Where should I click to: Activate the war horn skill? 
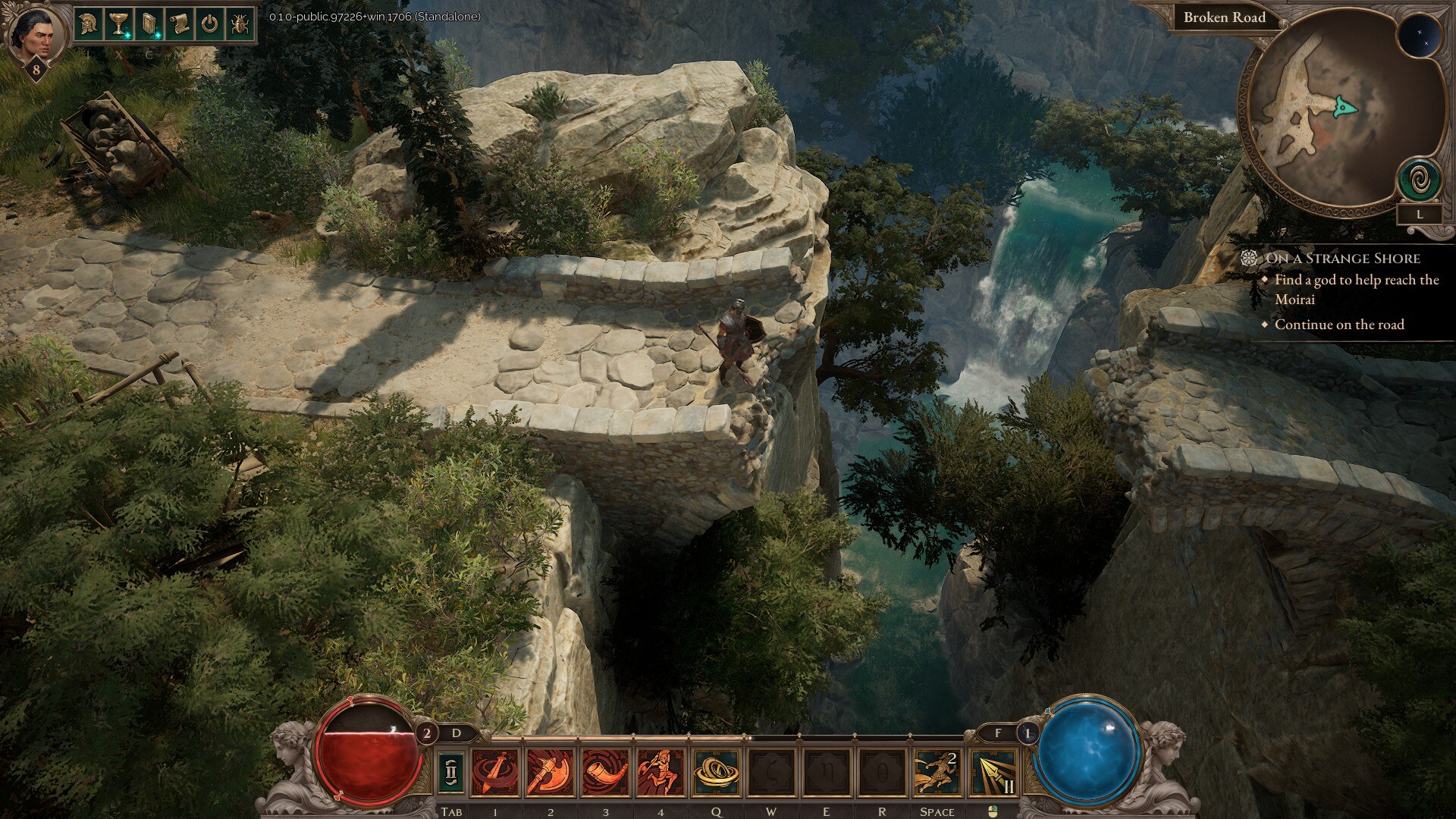click(x=605, y=773)
